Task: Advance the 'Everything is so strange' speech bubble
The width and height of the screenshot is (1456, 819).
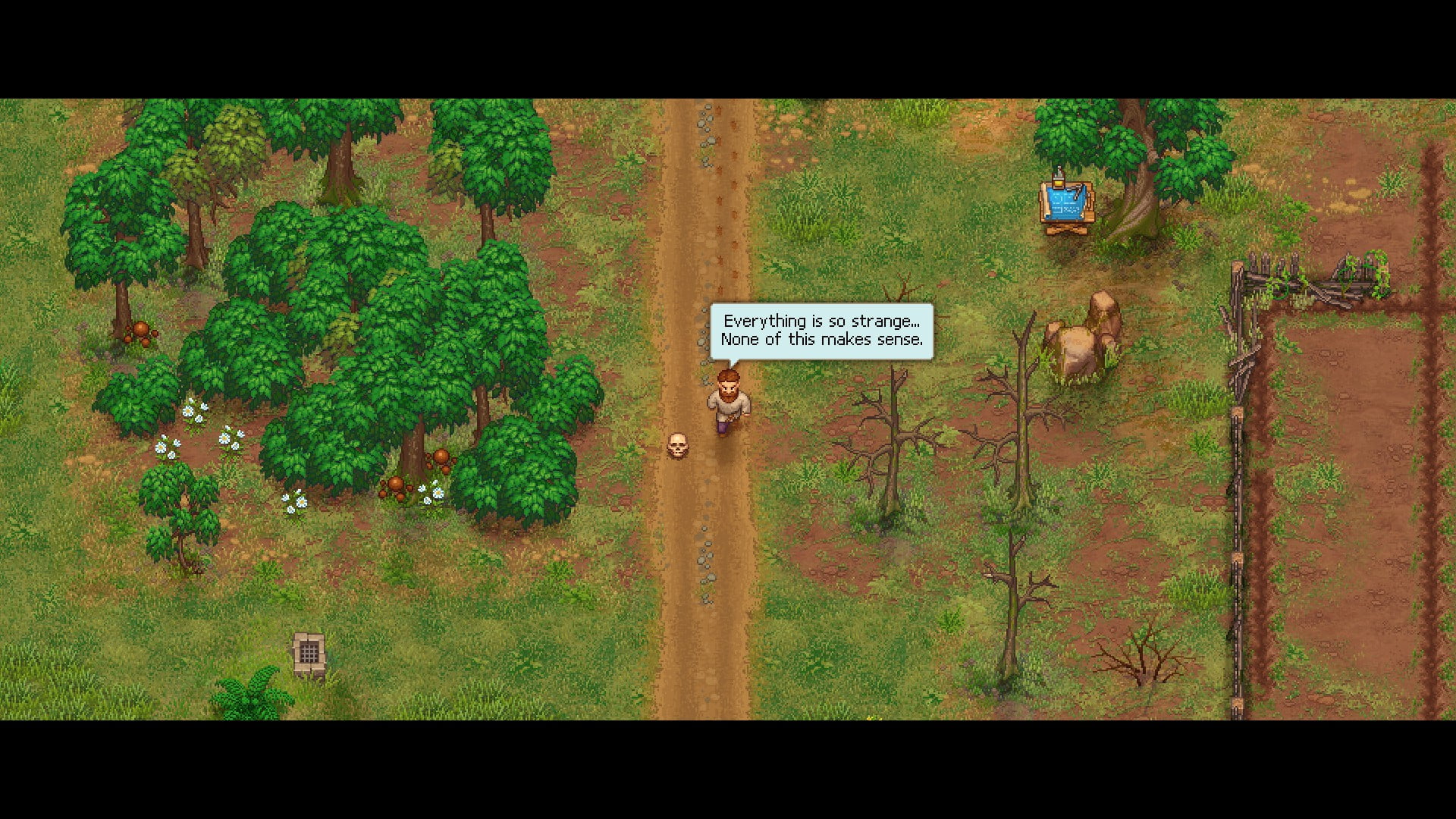Action: point(821,331)
